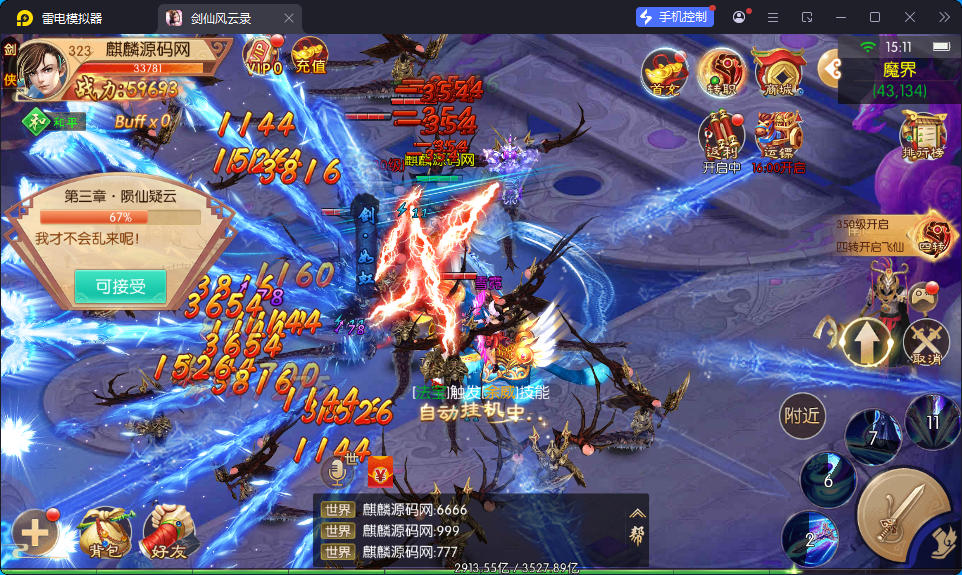Image resolution: width=962 pixels, height=575 pixels.
Task: Open the 背包 bag
Action: pos(105,532)
